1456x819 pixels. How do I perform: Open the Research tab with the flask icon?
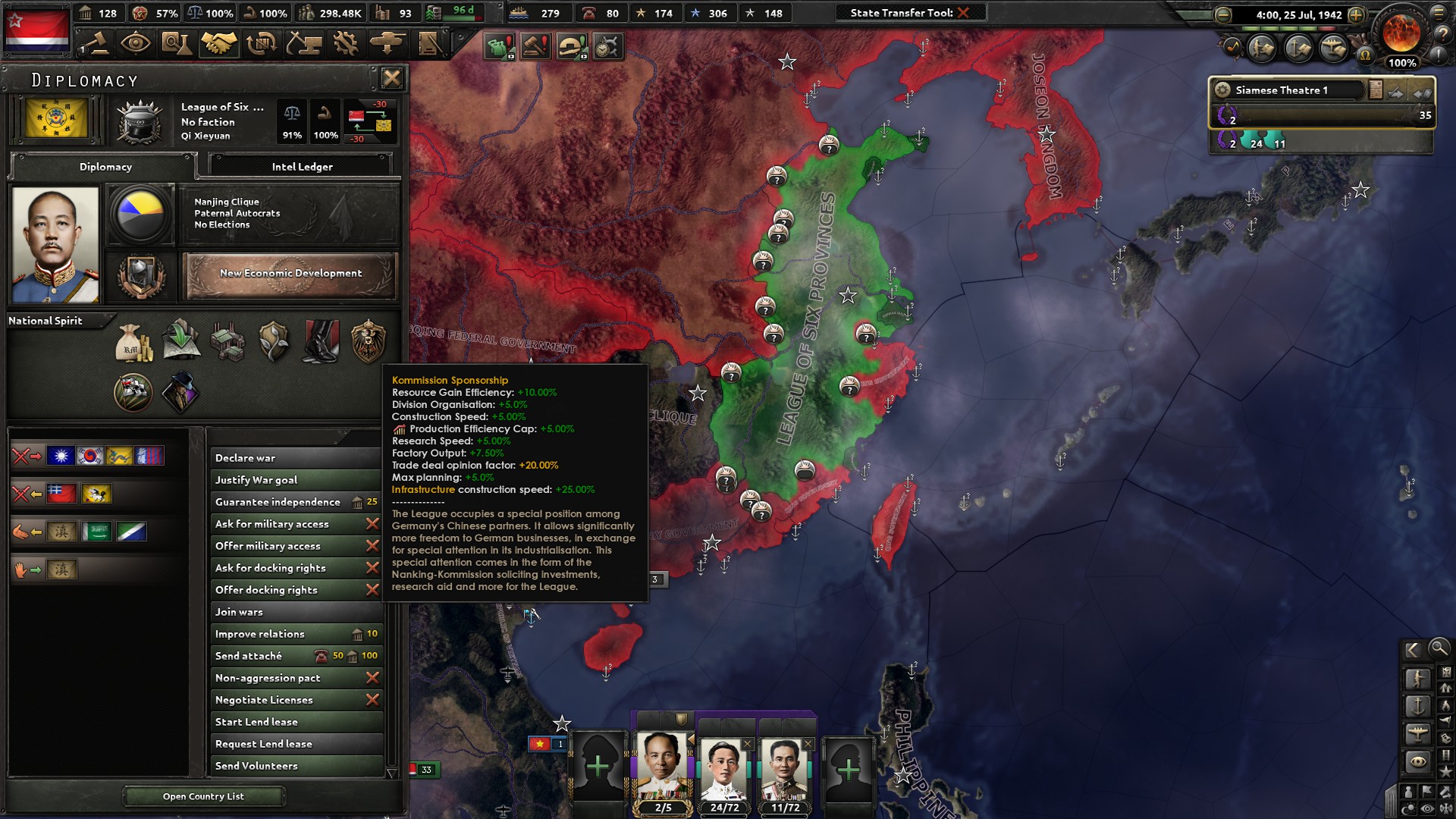coord(175,43)
